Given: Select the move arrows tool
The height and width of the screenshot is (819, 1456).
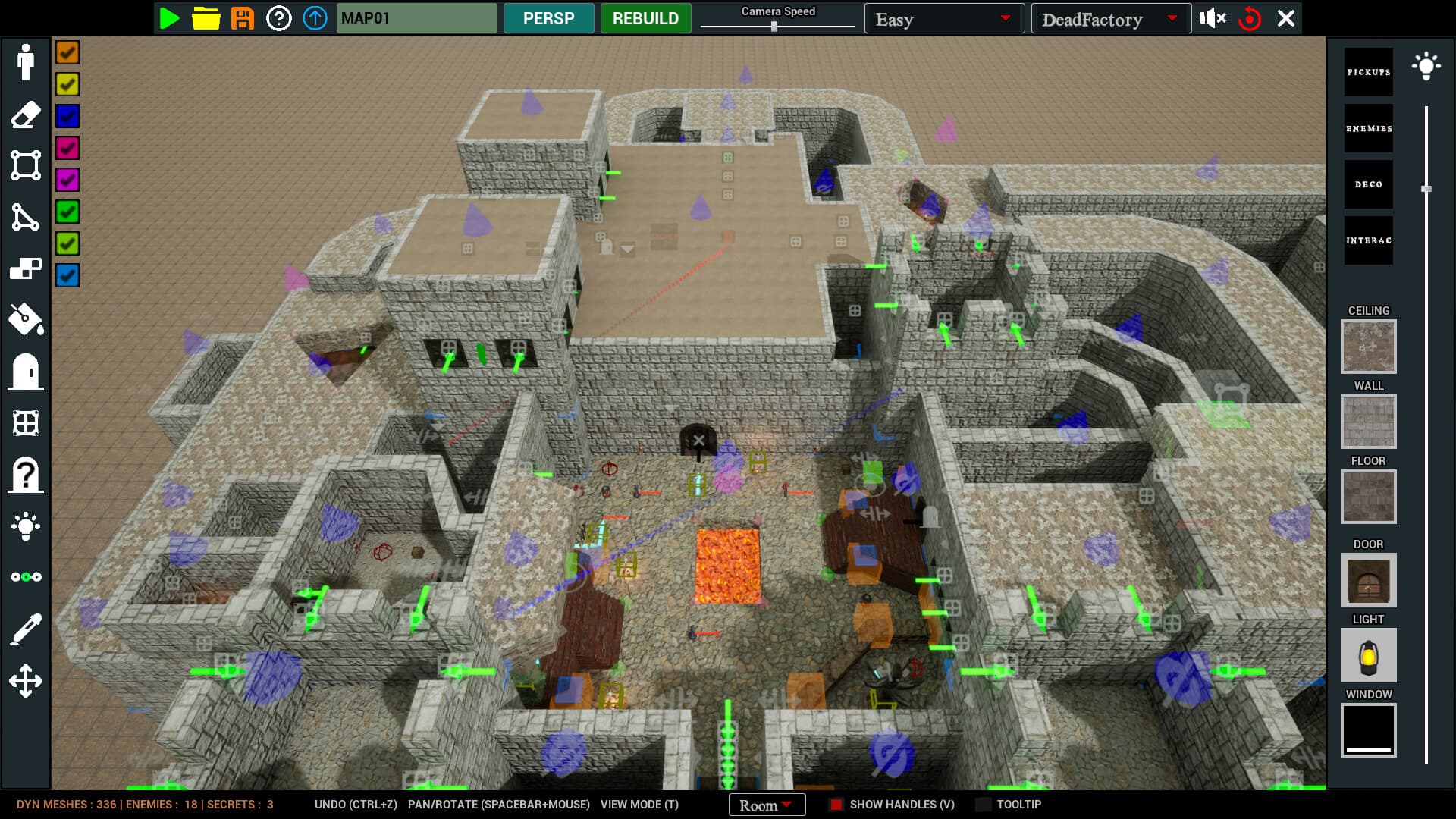Looking at the screenshot, I should coord(27,679).
